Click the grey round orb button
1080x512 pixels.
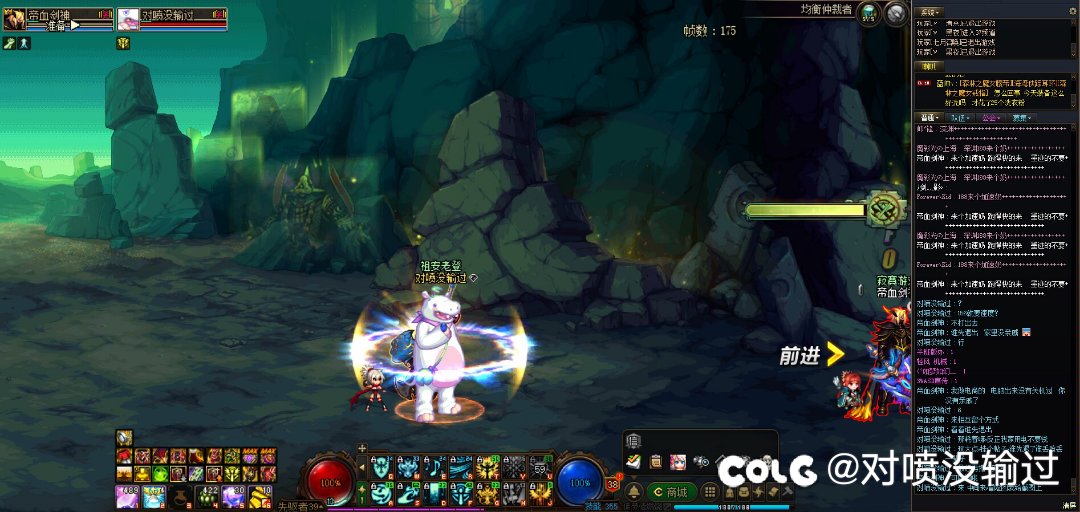(x=897, y=13)
